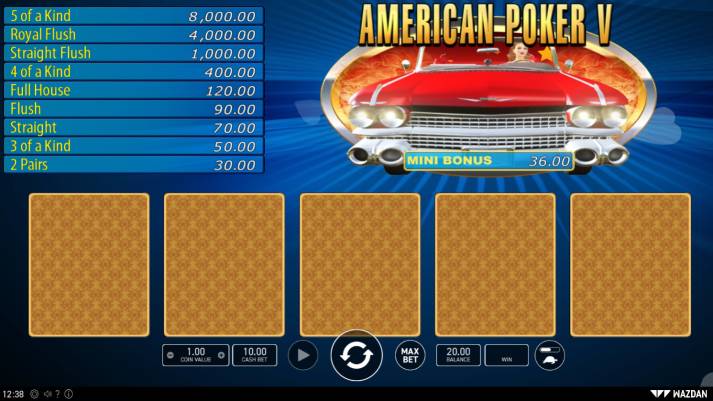The image size is (713, 401).
Task: Hit the MAX BET button
Action: tap(409, 355)
